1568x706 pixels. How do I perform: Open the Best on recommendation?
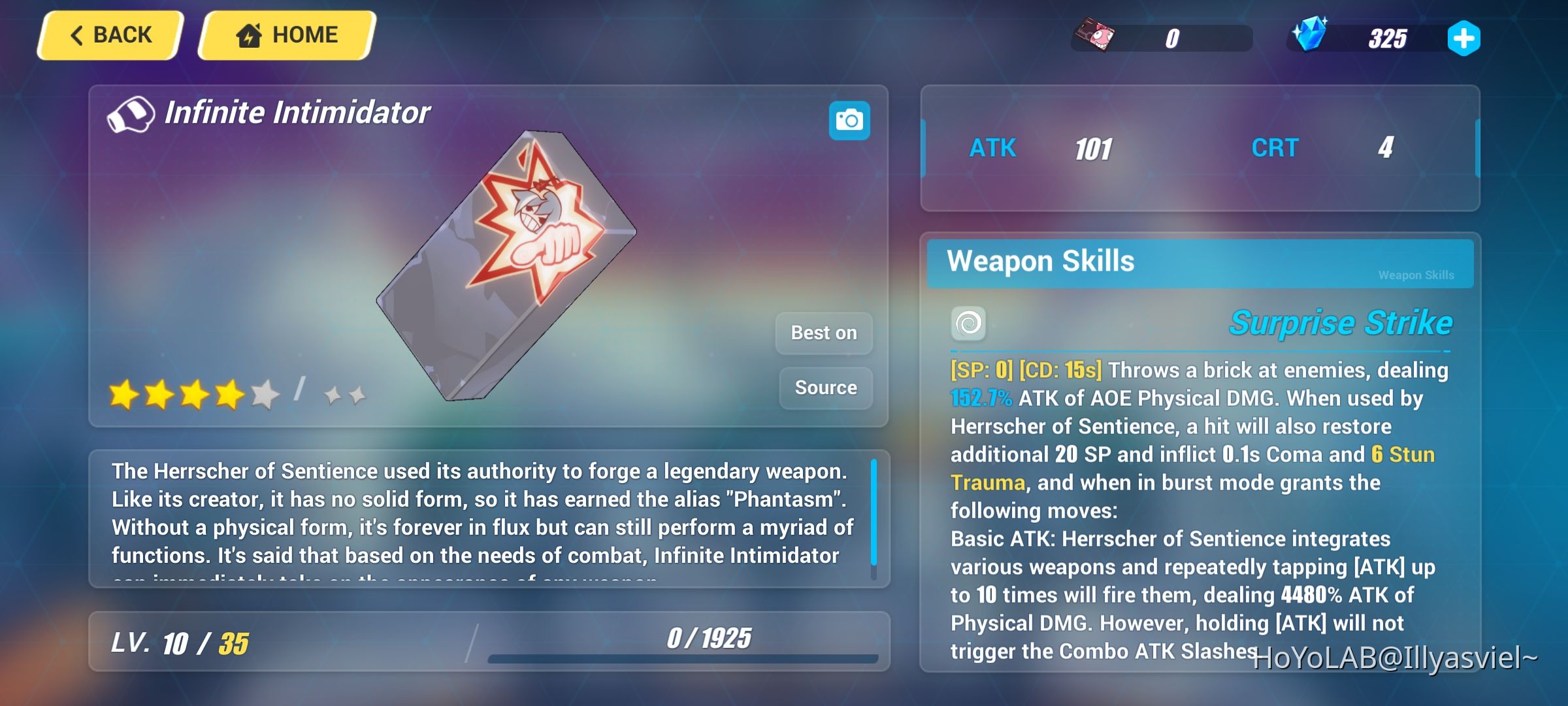pyautogui.click(x=824, y=333)
